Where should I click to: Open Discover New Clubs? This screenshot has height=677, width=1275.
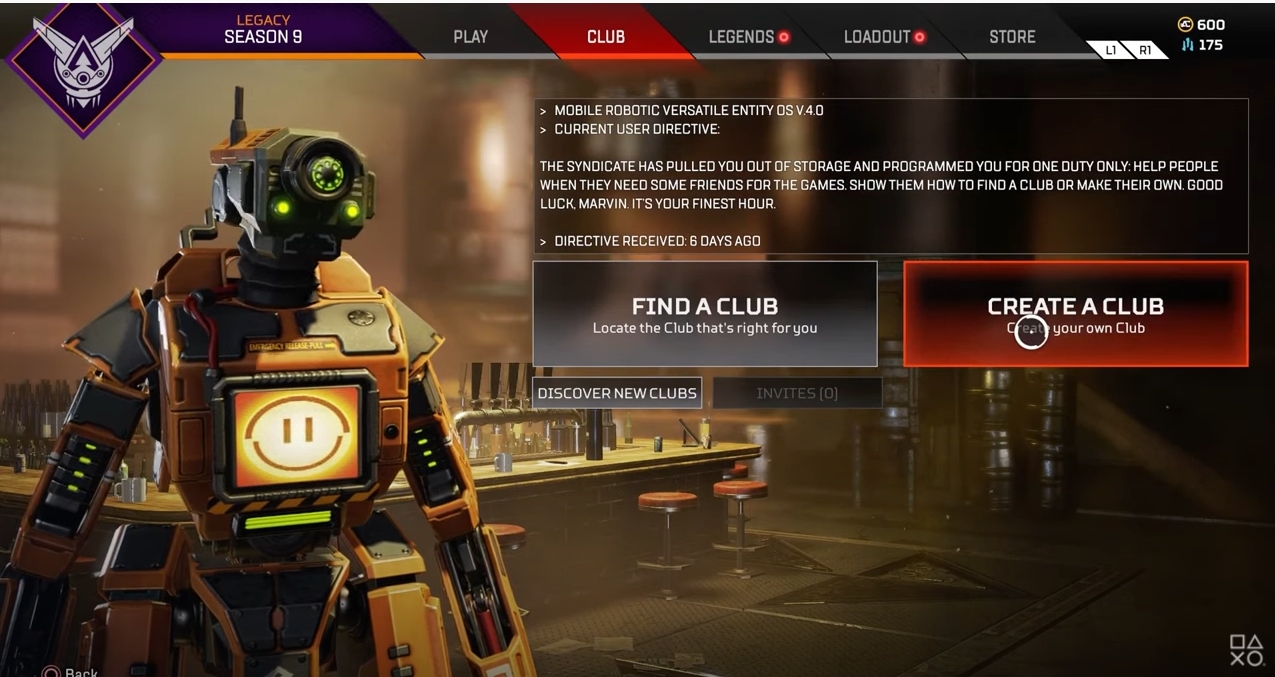tap(616, 393)
